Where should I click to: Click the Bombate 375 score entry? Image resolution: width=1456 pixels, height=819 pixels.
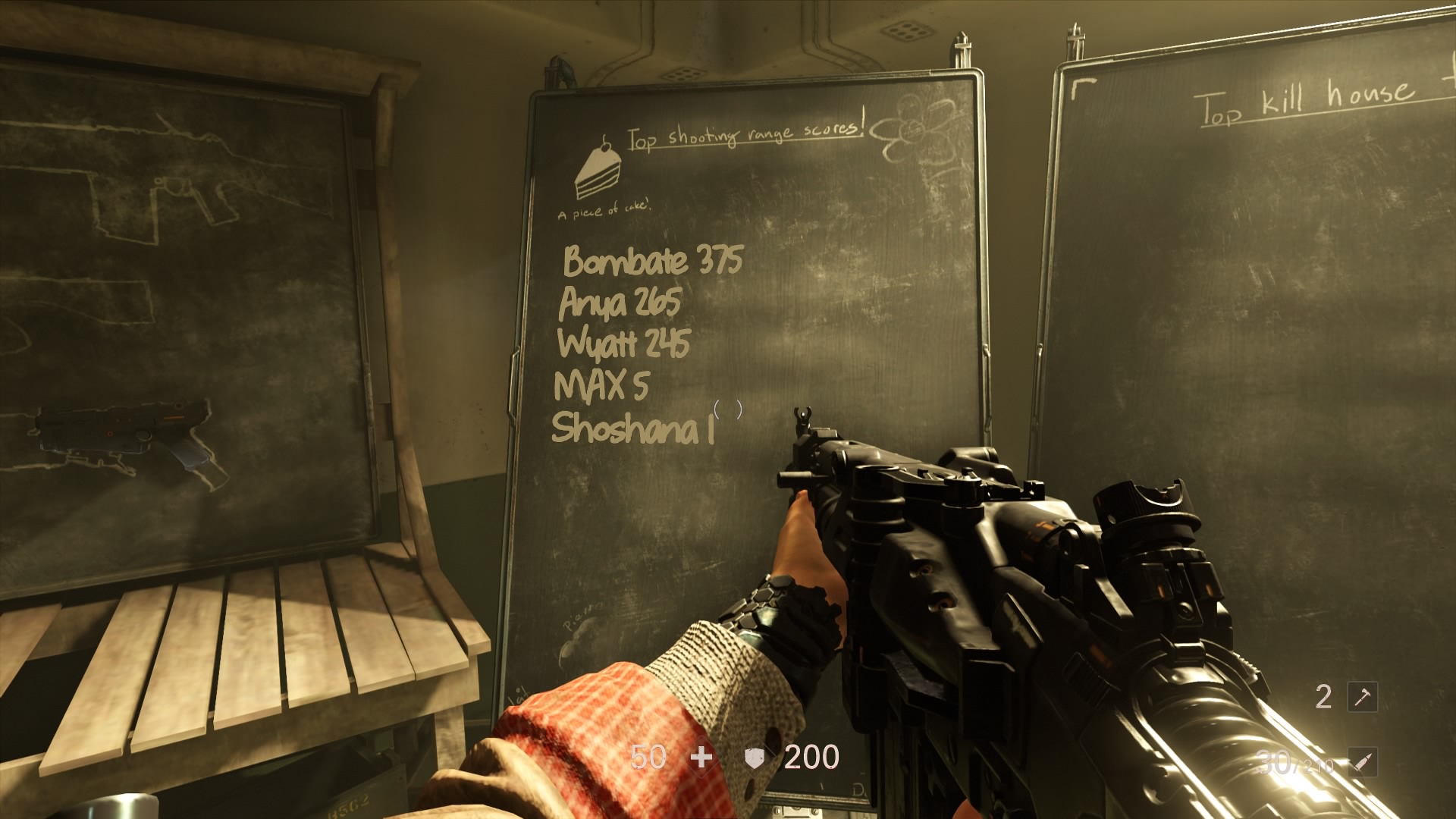(x=651, y=262)
